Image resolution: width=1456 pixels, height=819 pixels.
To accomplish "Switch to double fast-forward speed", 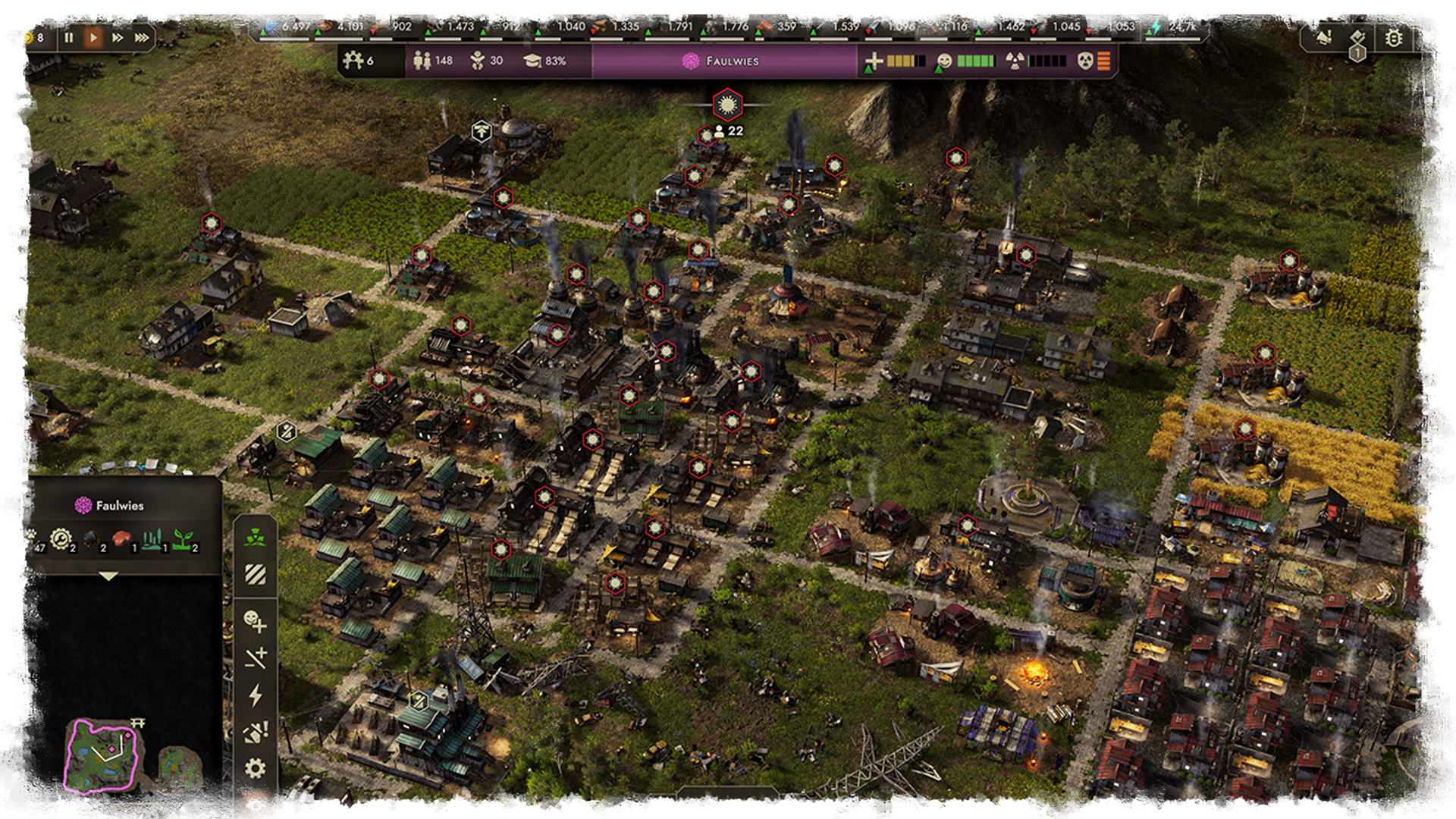I will tap(118, 37).
